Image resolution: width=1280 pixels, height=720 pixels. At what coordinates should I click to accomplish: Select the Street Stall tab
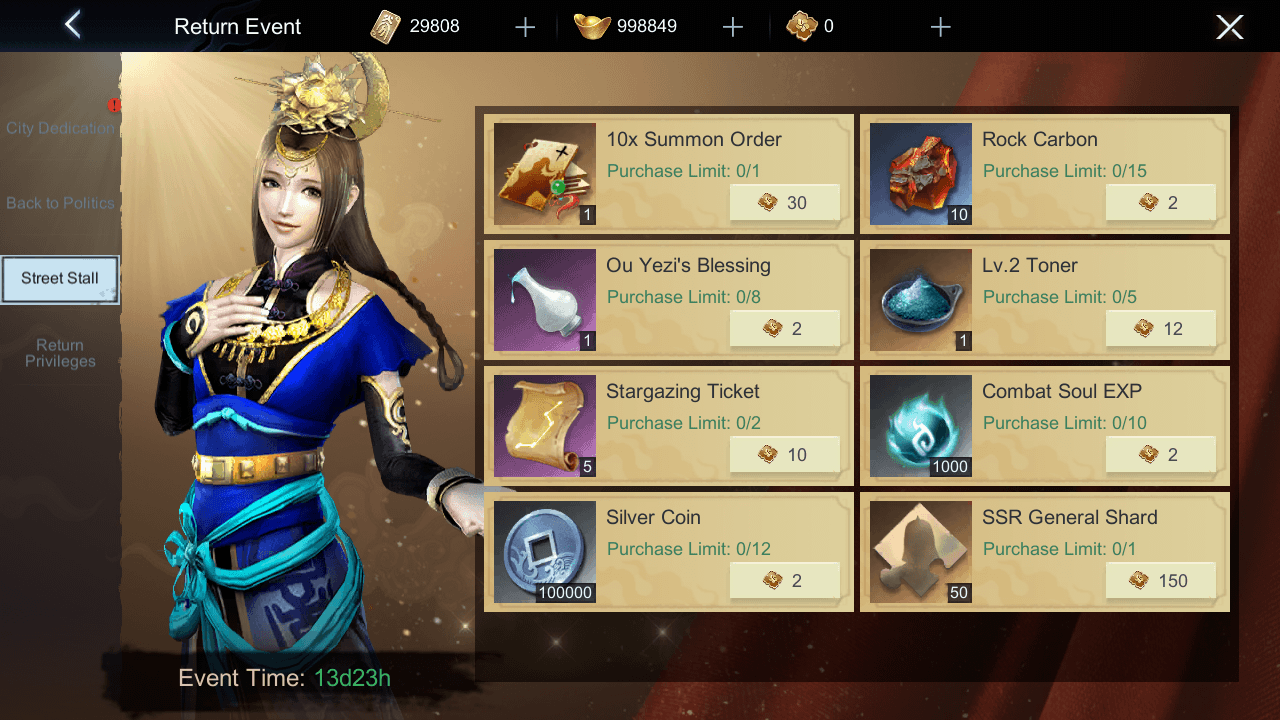tap(60, 279)
